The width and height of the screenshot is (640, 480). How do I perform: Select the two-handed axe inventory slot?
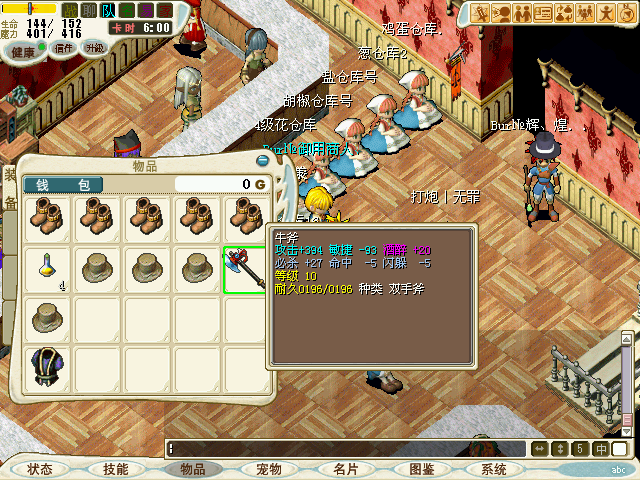245,268
